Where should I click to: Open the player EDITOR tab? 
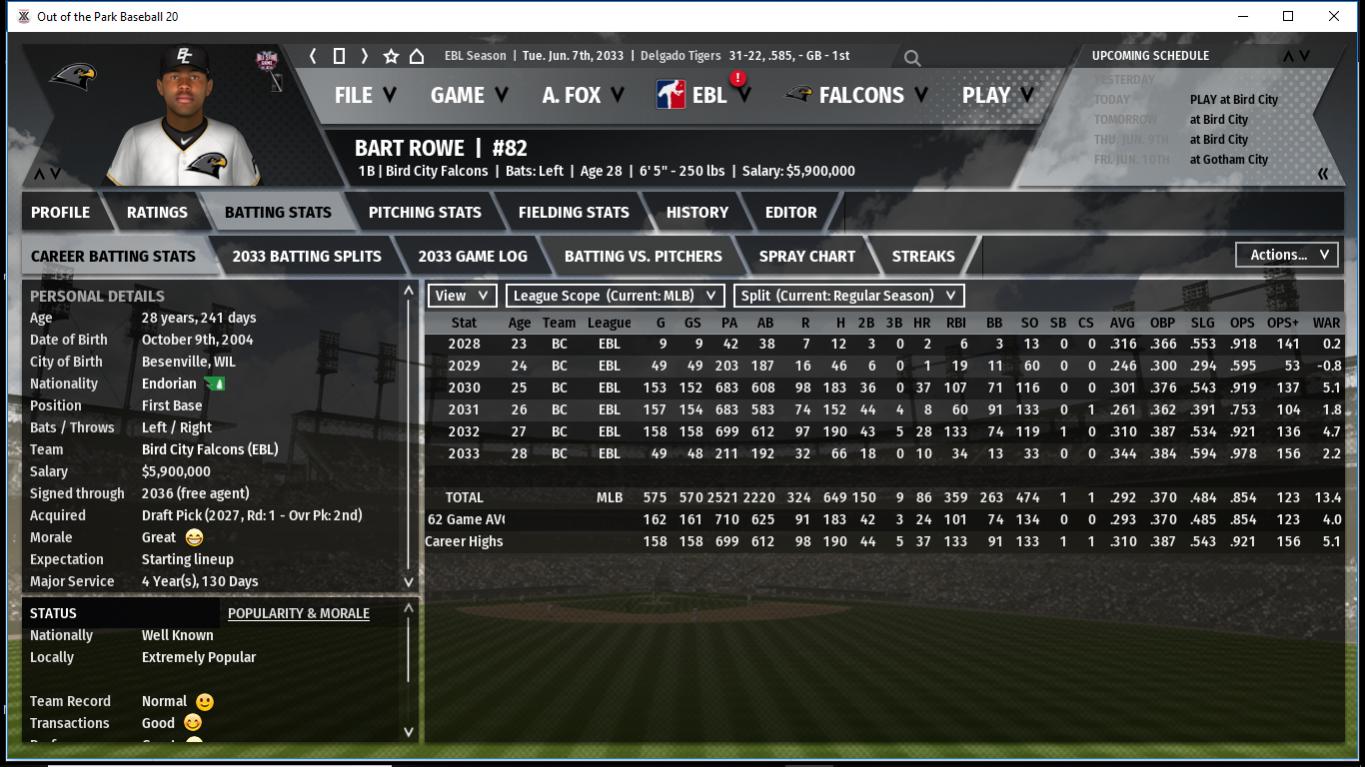pyautogui.click(x=791, y=212)
